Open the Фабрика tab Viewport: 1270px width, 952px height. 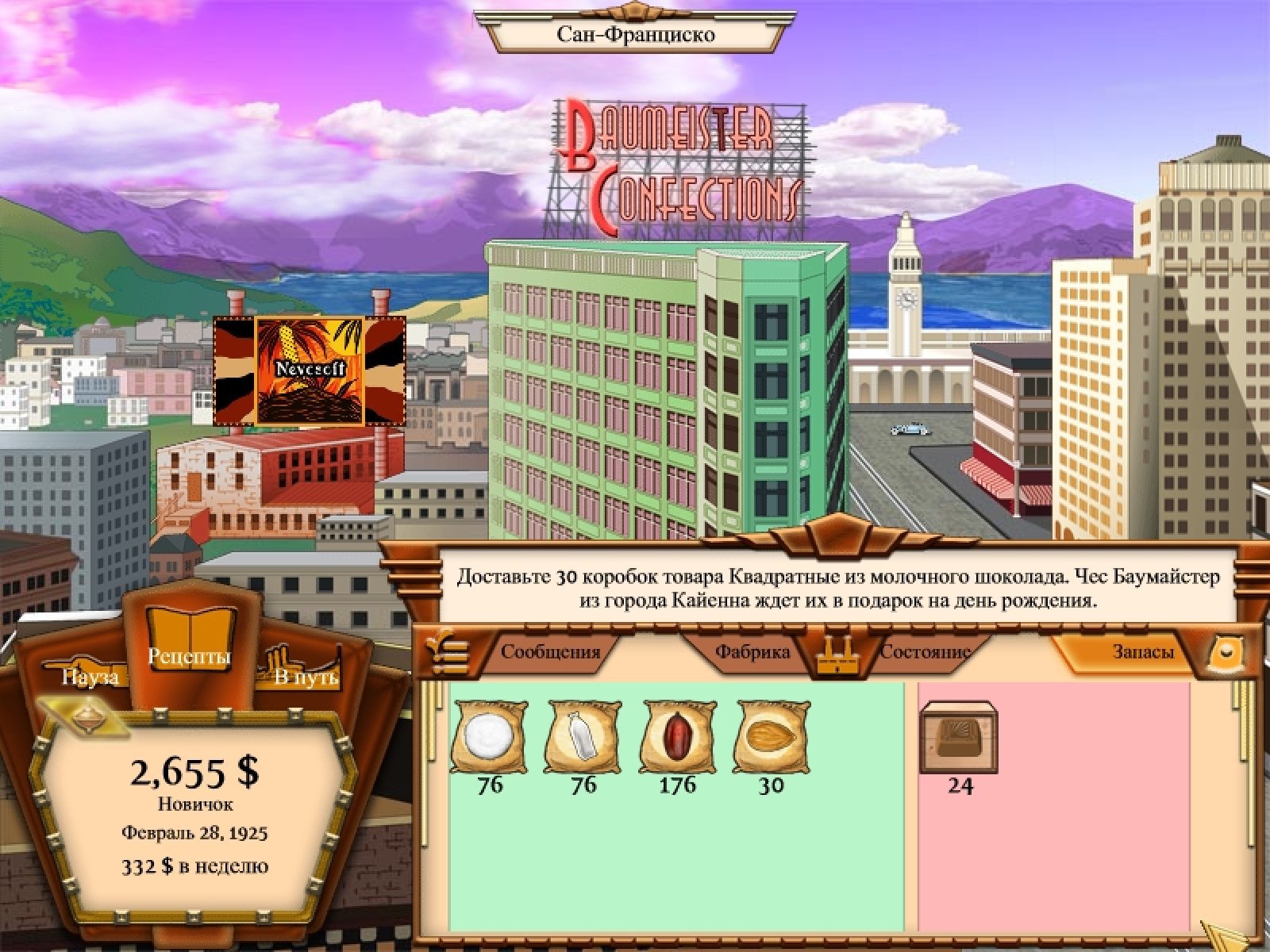752,652
